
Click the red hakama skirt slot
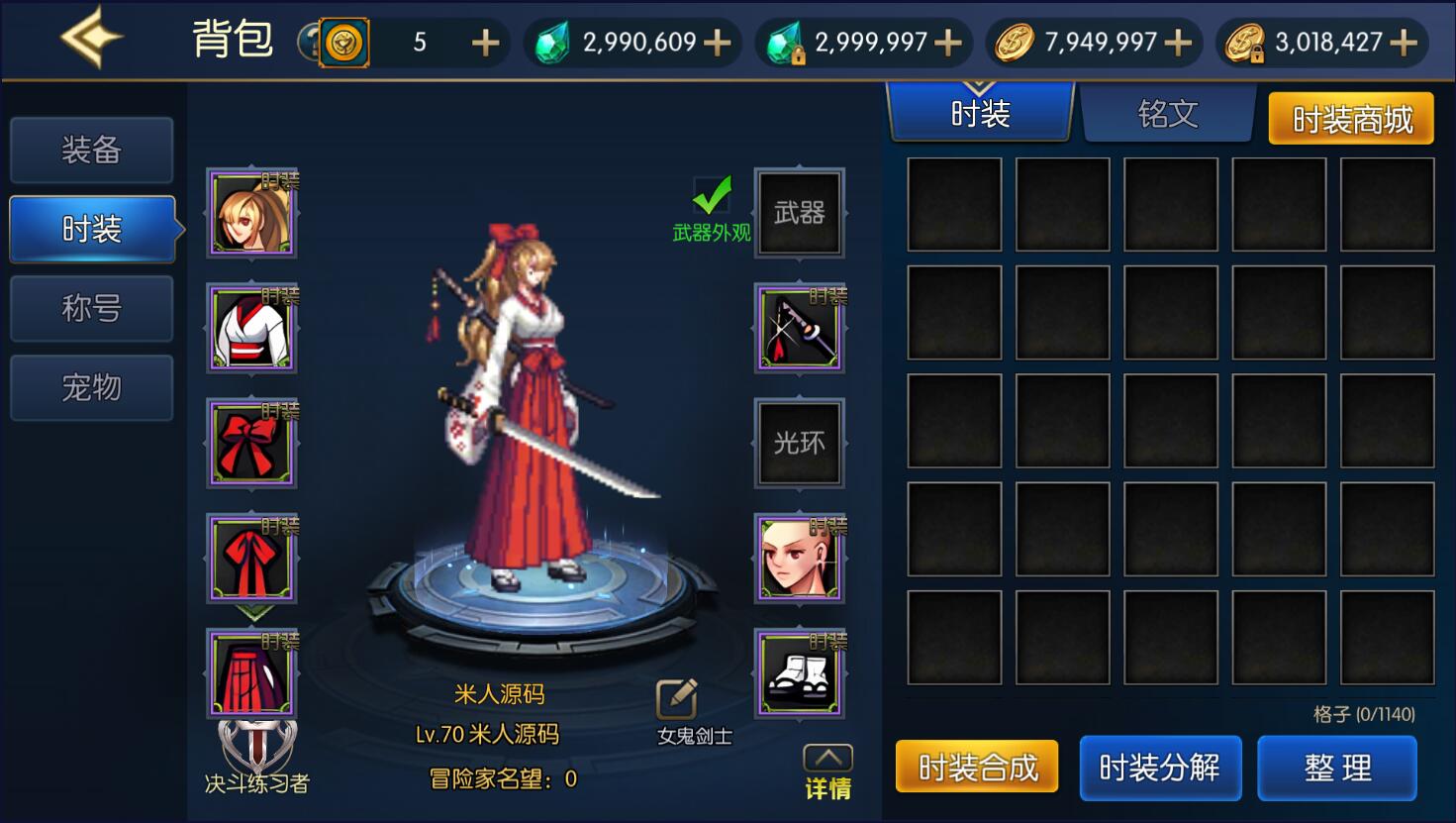pos(251,672)
